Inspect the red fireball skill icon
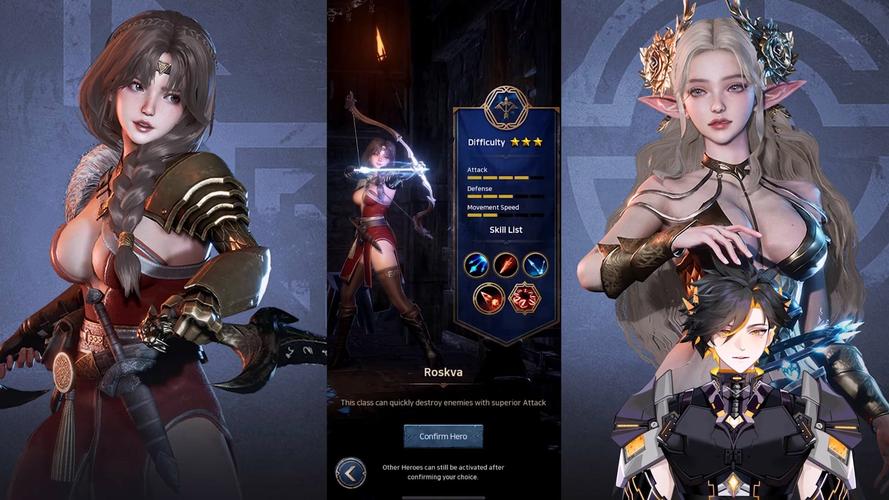The height and width of the screenshot is (500, 889). (x=490, y=297)
